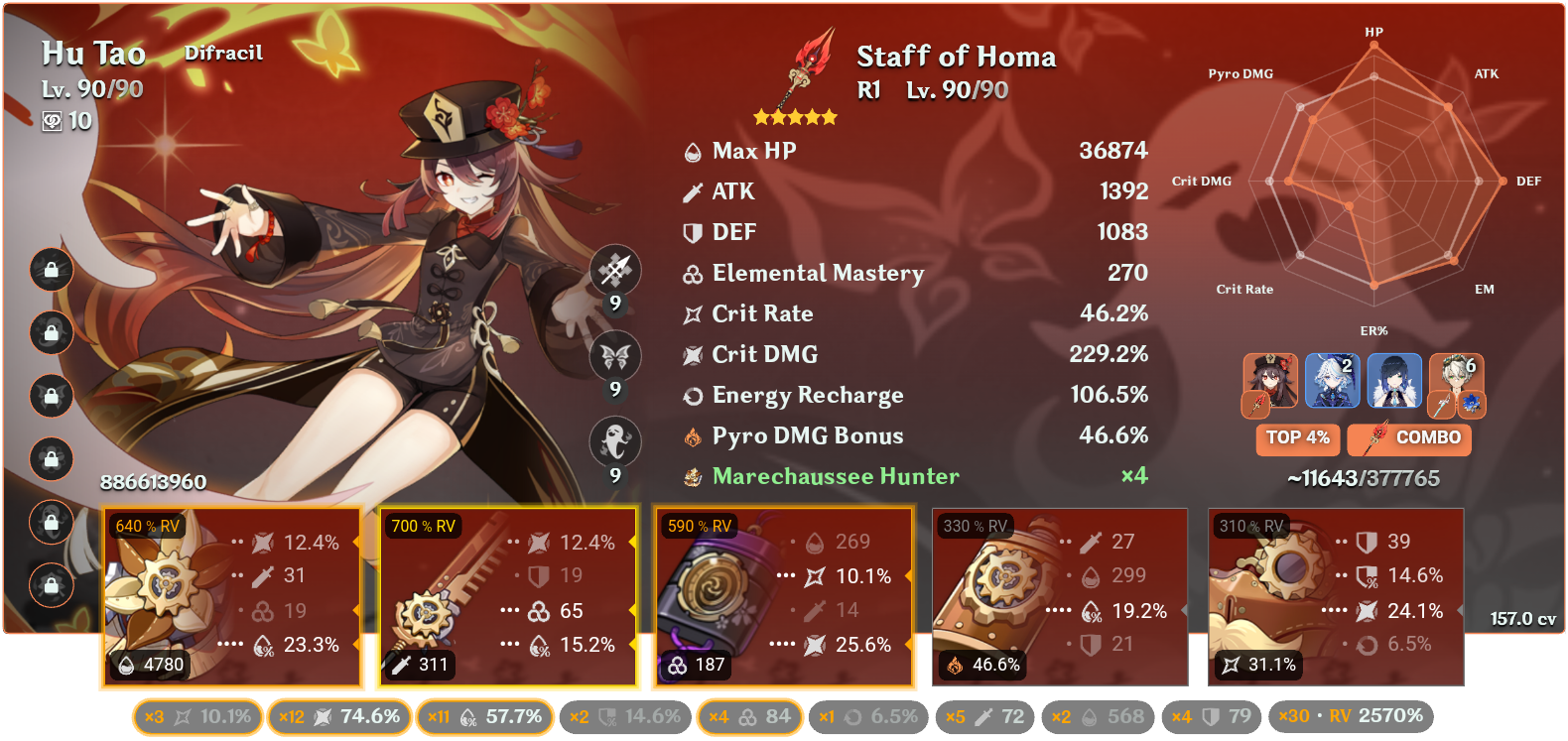Expand the 590% RV sands artifact card
Screen dimensions: 1568x741
784,596
